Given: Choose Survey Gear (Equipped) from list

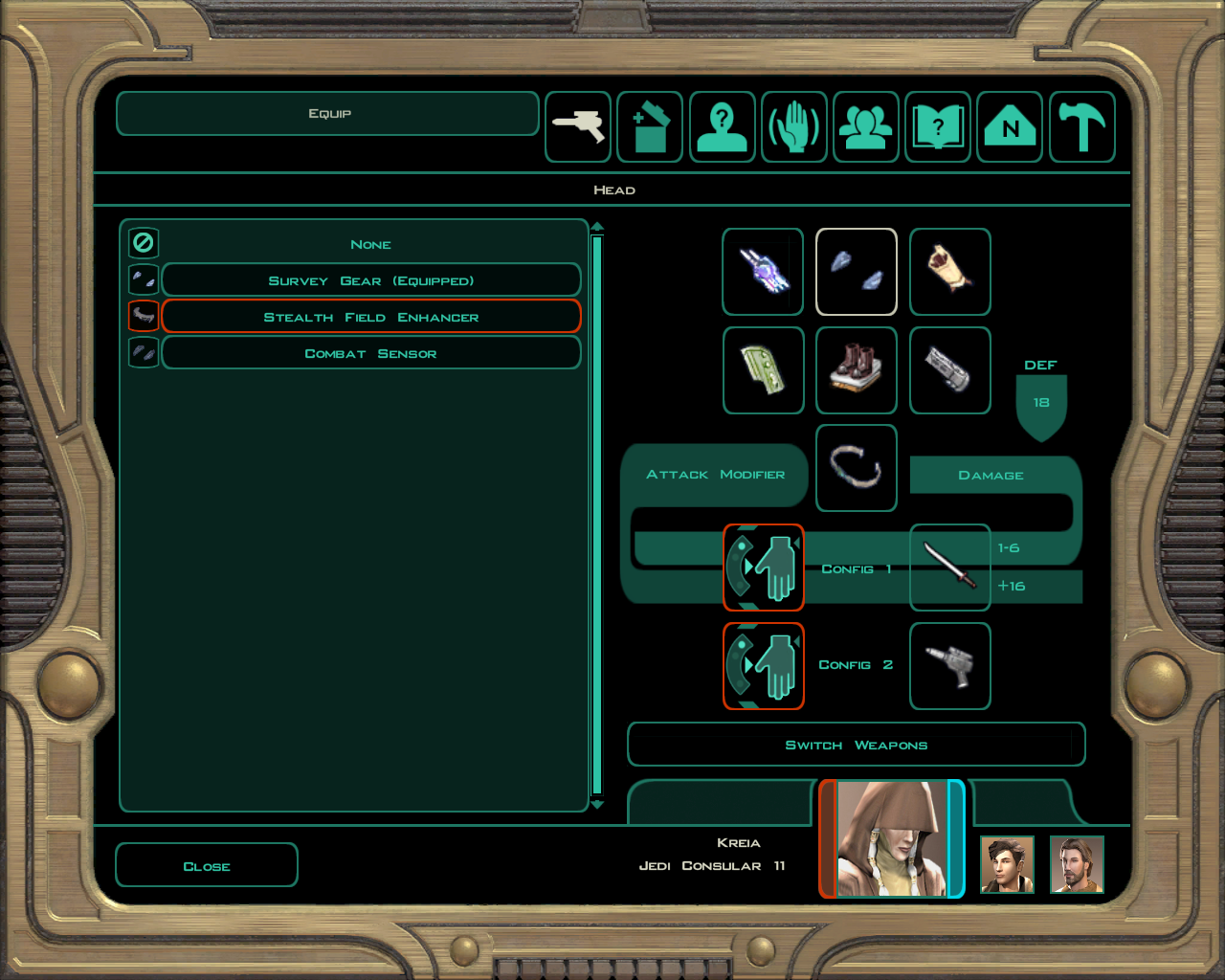Looking at the screenshot, I should [370, 280].
